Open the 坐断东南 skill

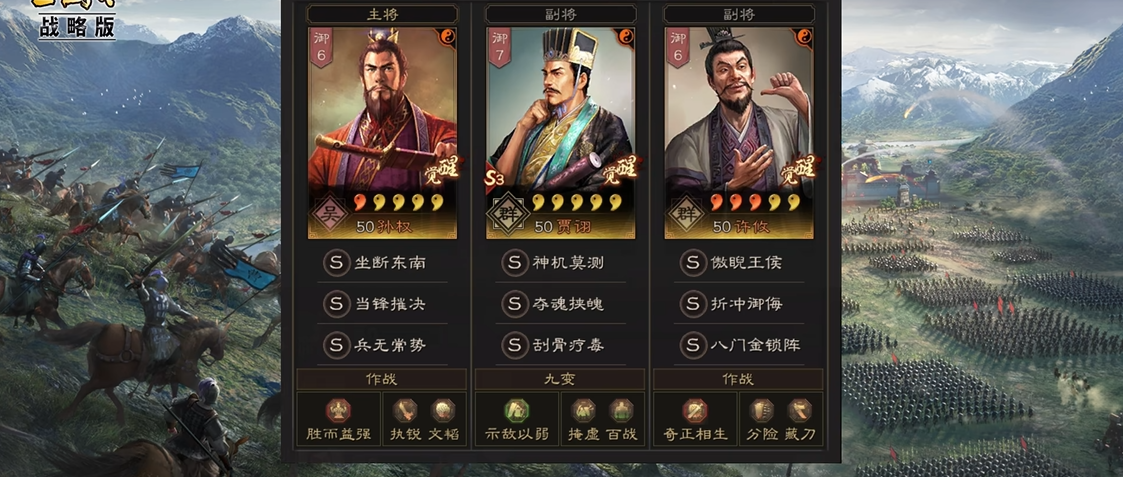click(380, 263)
